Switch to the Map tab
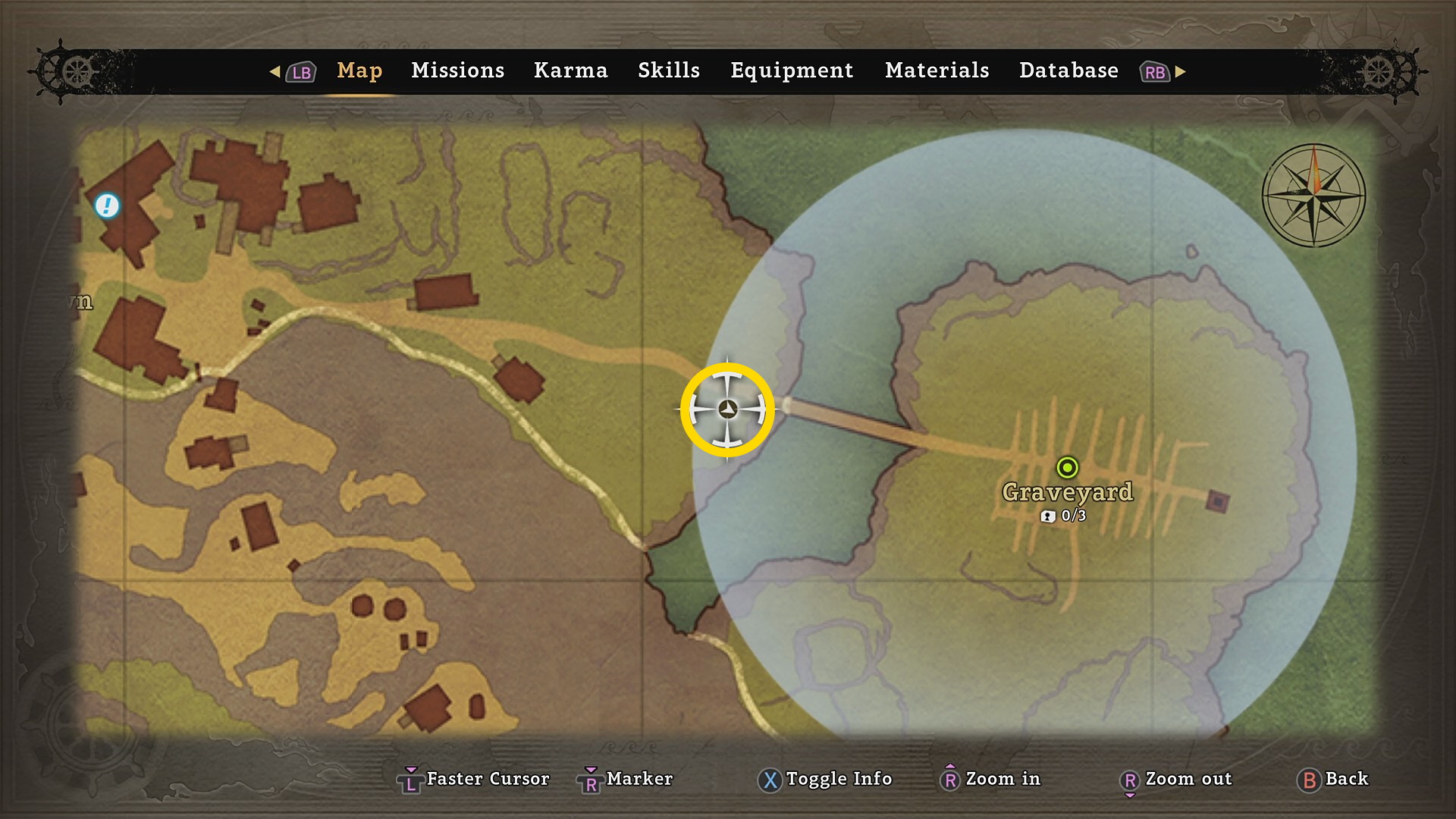The width and height of the screenshot is (1456, 819). tap(359, 71)
